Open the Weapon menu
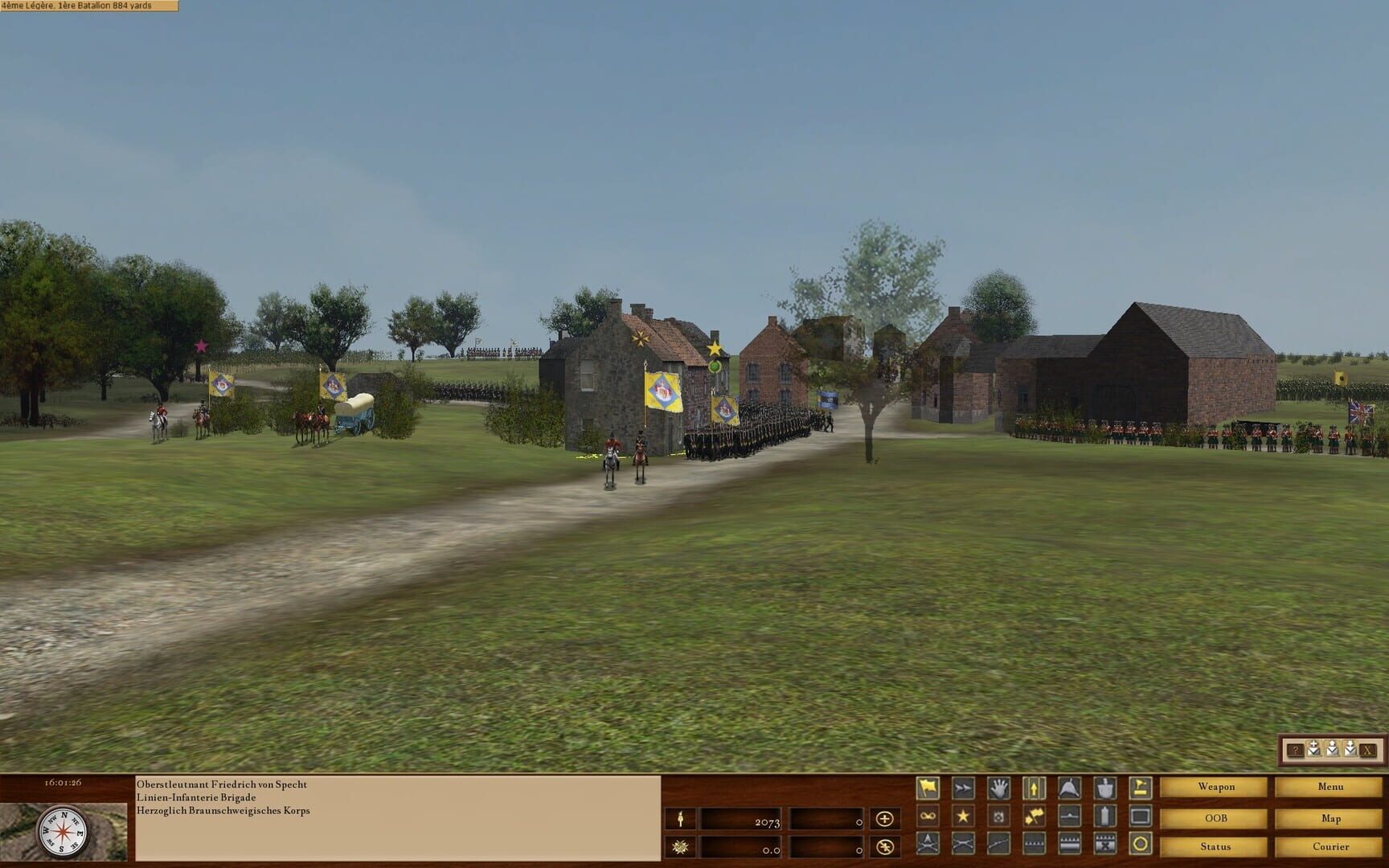The image size is (1389, 868). 1216,787
